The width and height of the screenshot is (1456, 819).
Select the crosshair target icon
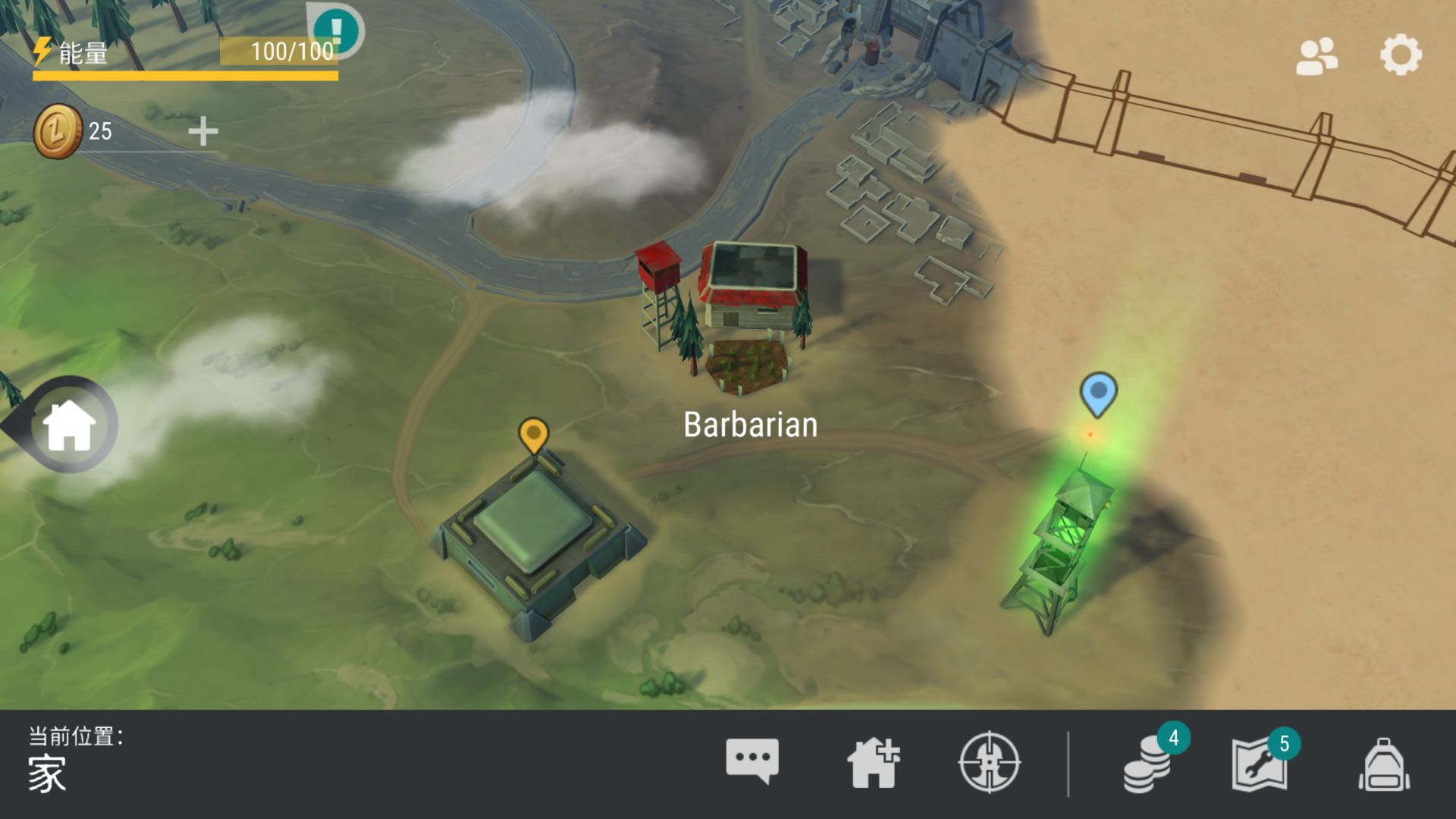pyautogui.click(x=989, y=762)
